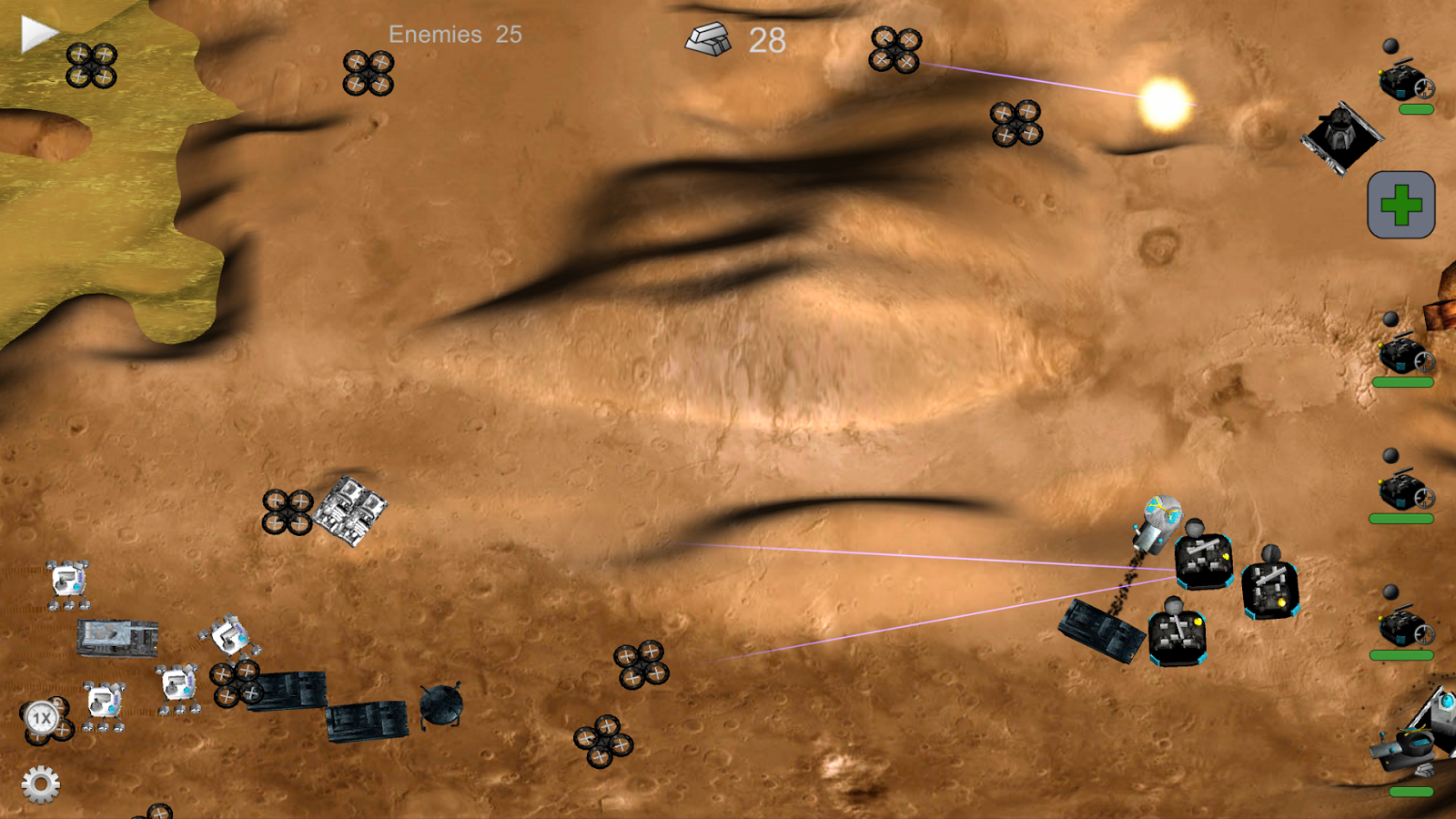Click the crashed spacecraft below the top-right turret
The width and height of the screenshot is (1456, 819).
[1340, 138]
